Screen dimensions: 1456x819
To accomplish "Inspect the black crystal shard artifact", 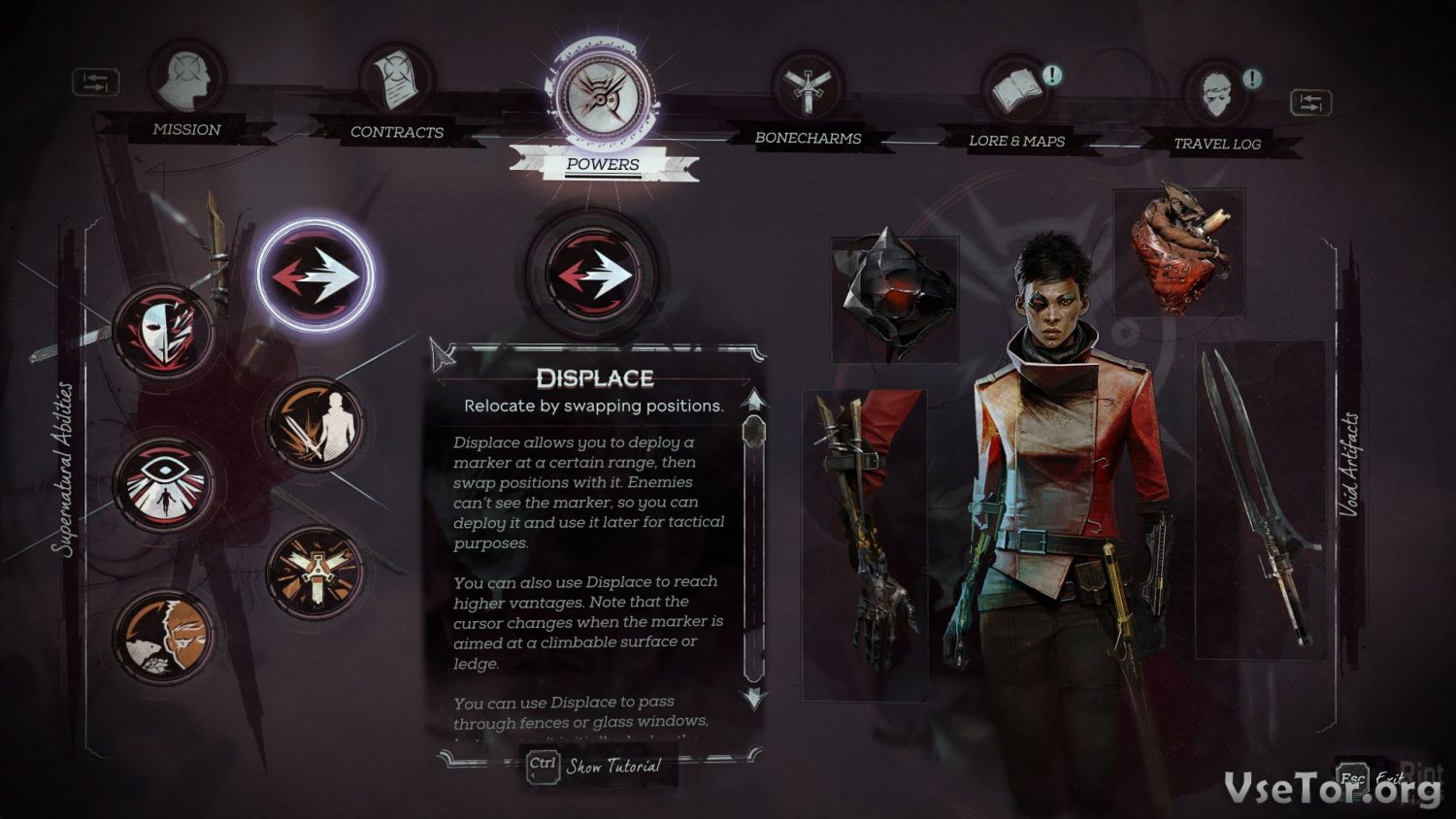I will point(895,296).
